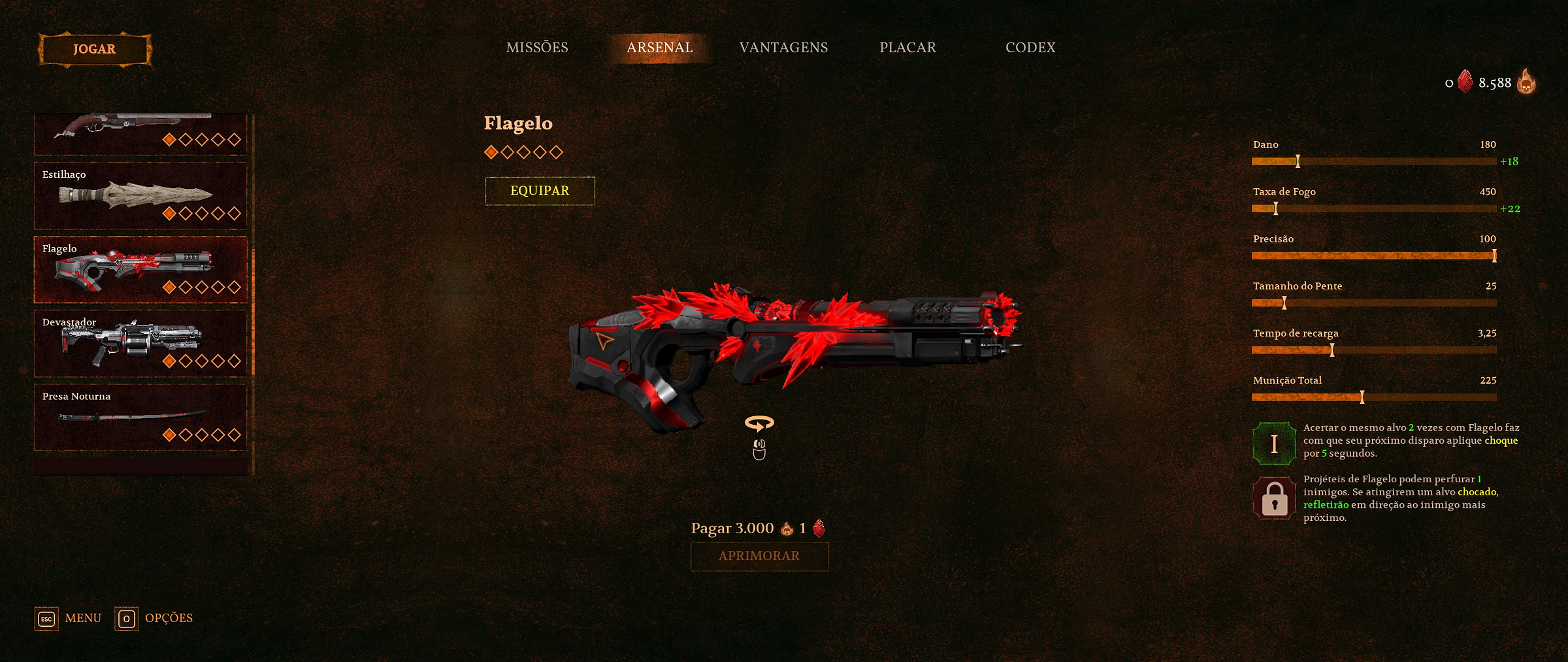This screenshot has width=1568, height=662.
Task: Select the Presa Noturna sword entry
Action: tap(140, 417)
